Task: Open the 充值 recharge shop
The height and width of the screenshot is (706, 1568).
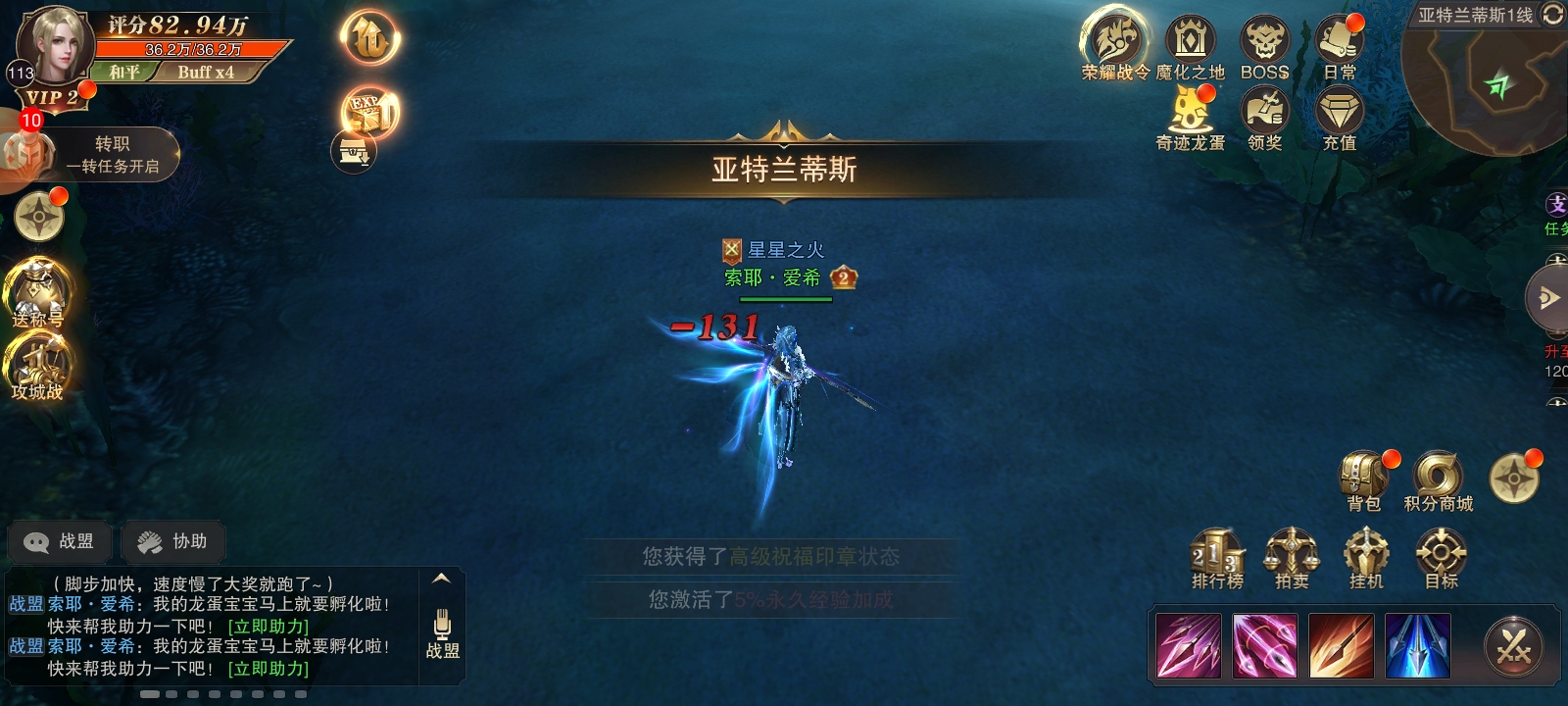Action: point(1339,116)
